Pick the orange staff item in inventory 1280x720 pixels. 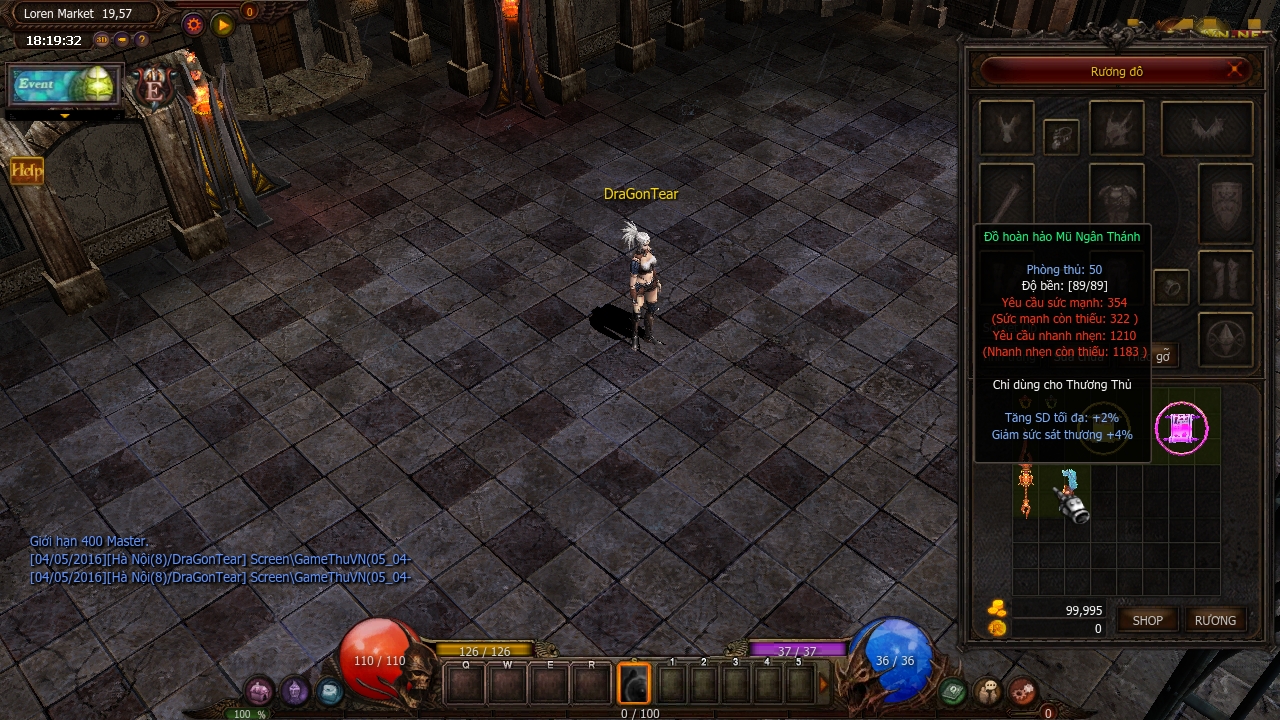(1025, 490)
